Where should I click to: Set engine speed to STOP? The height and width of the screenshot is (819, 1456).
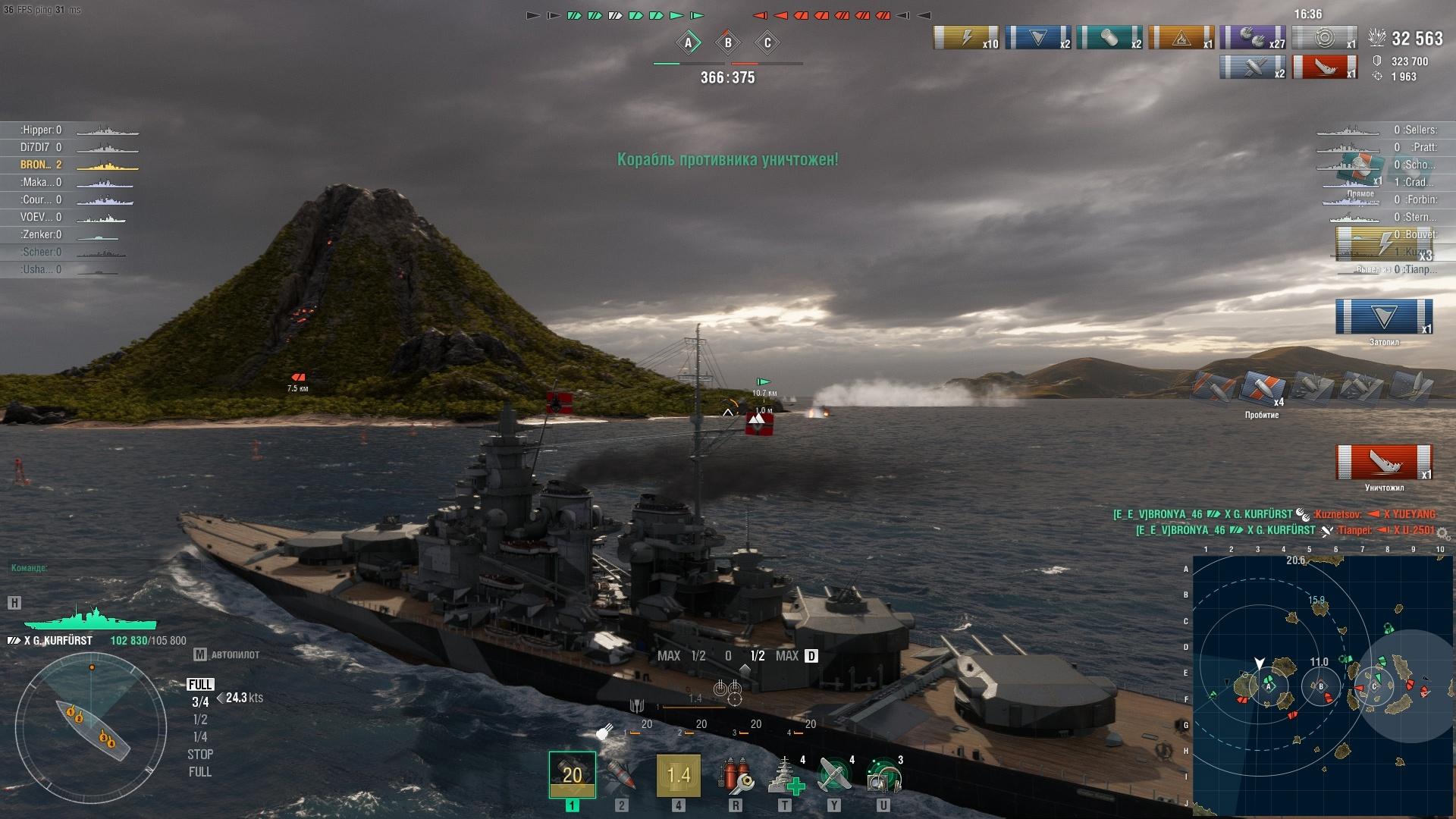pyautogui.click(x=200, y=755)
